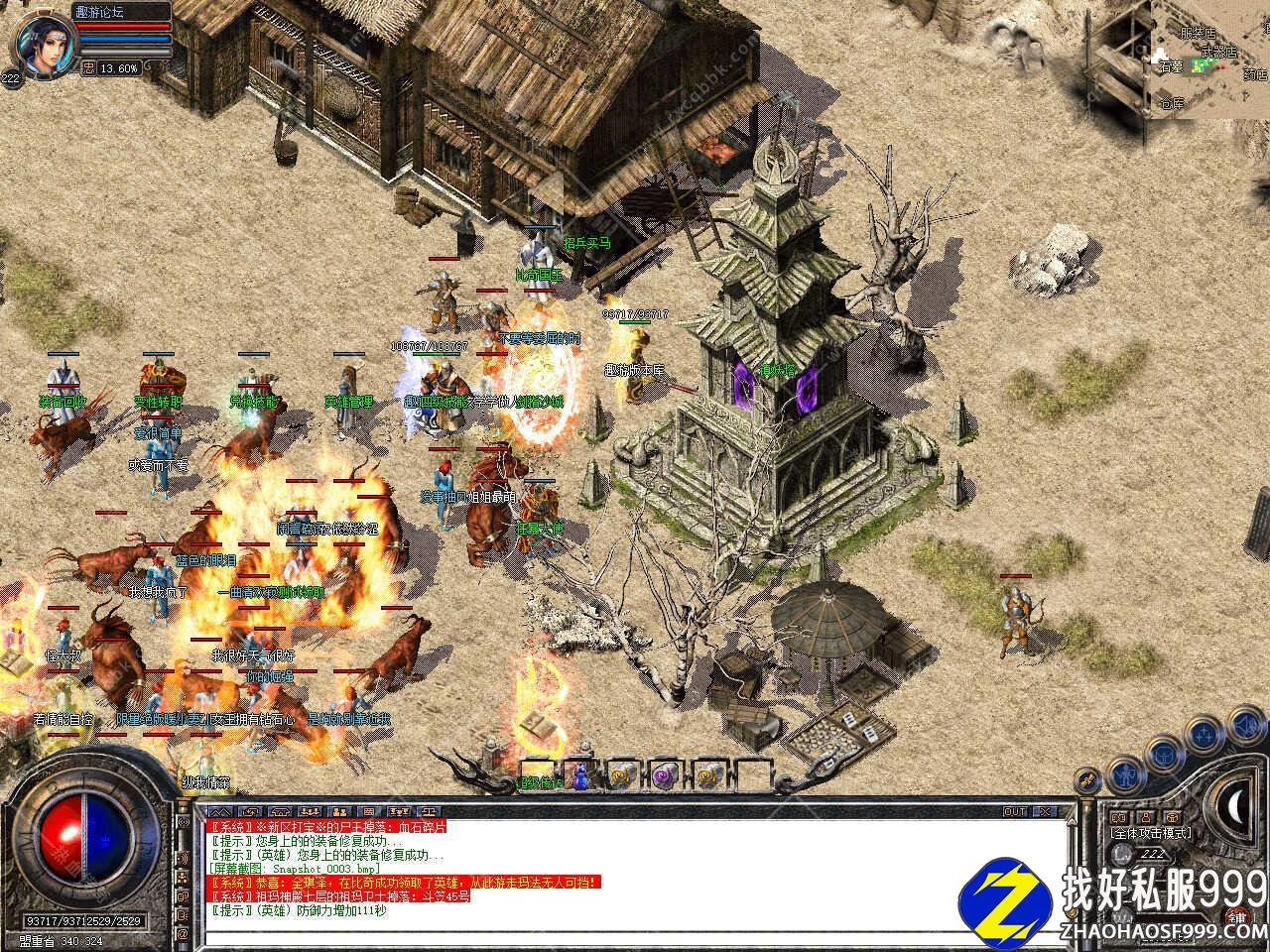
Task: Select the blue potion belt slot
Action: point(580,774)
